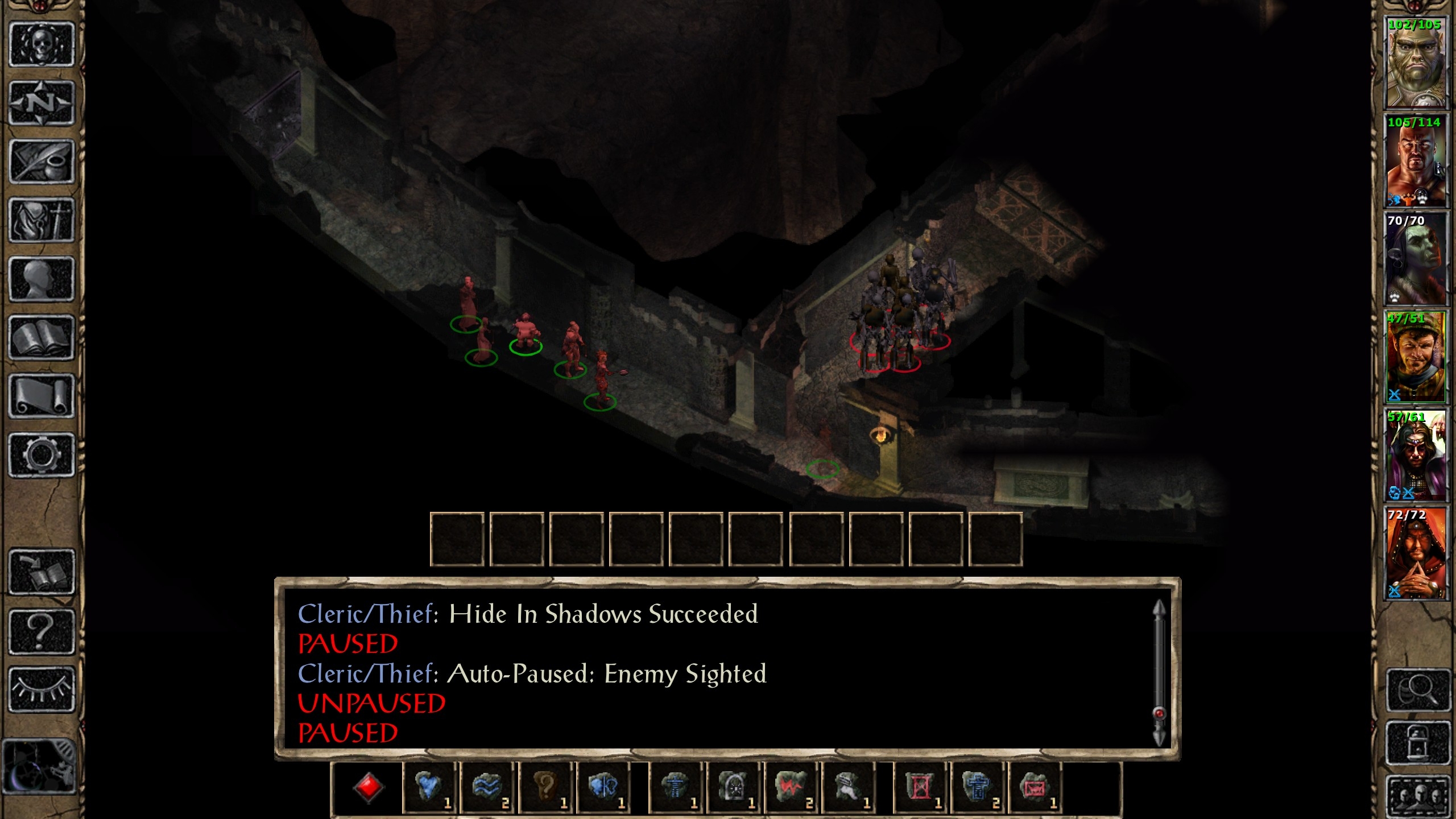
Task: Cast the red hourglass spell
Action: [920, 788]
